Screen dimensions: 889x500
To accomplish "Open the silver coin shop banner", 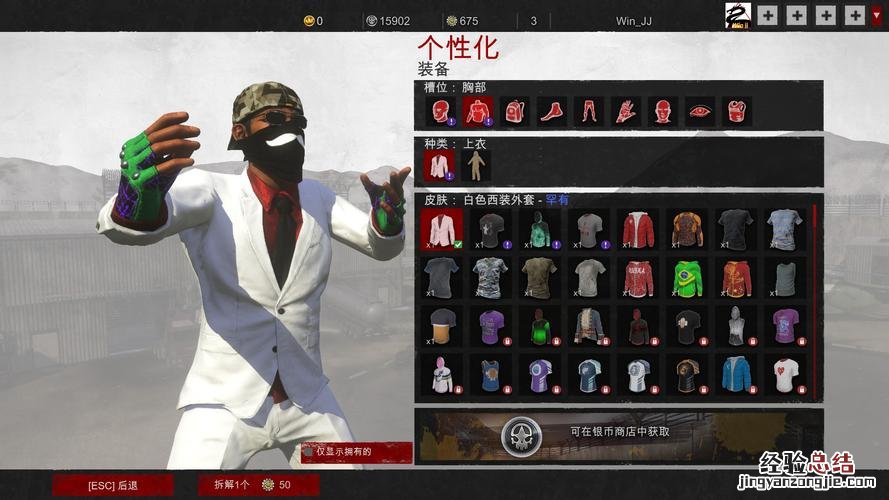I will (619, 434).
